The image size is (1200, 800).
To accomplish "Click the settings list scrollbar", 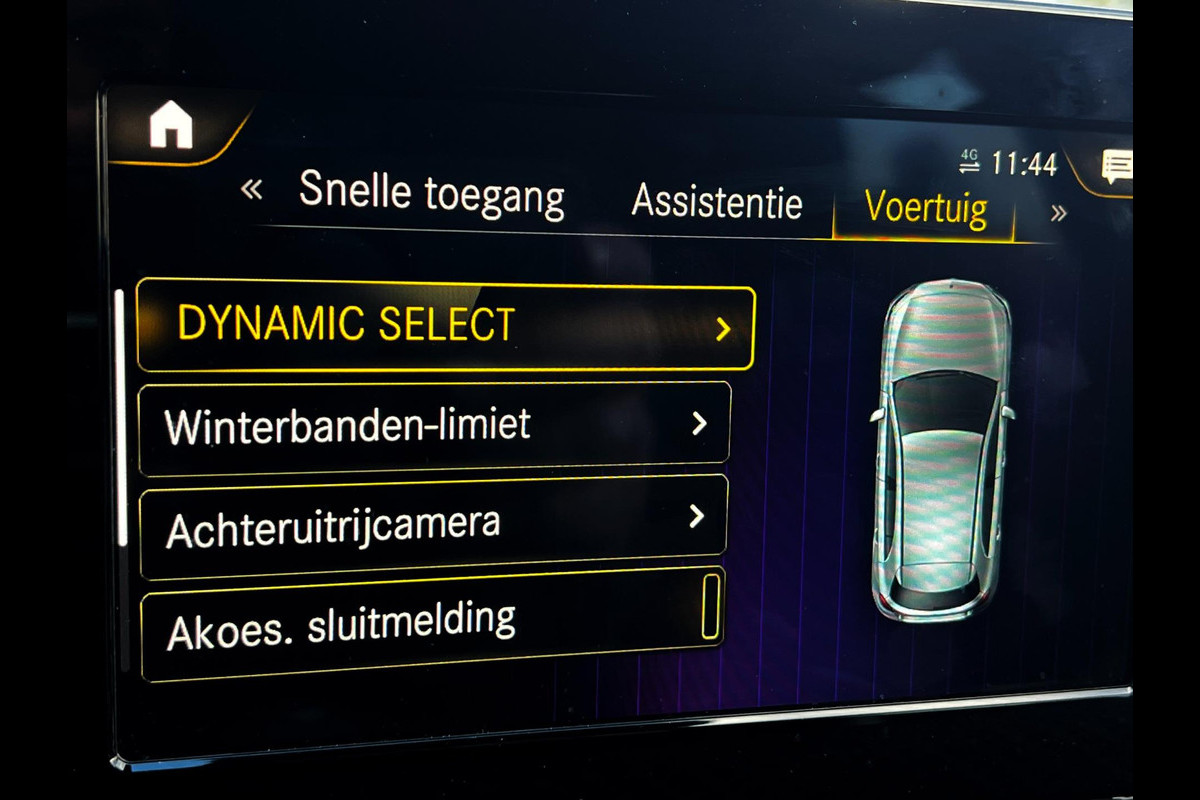I will coord(122,418).
